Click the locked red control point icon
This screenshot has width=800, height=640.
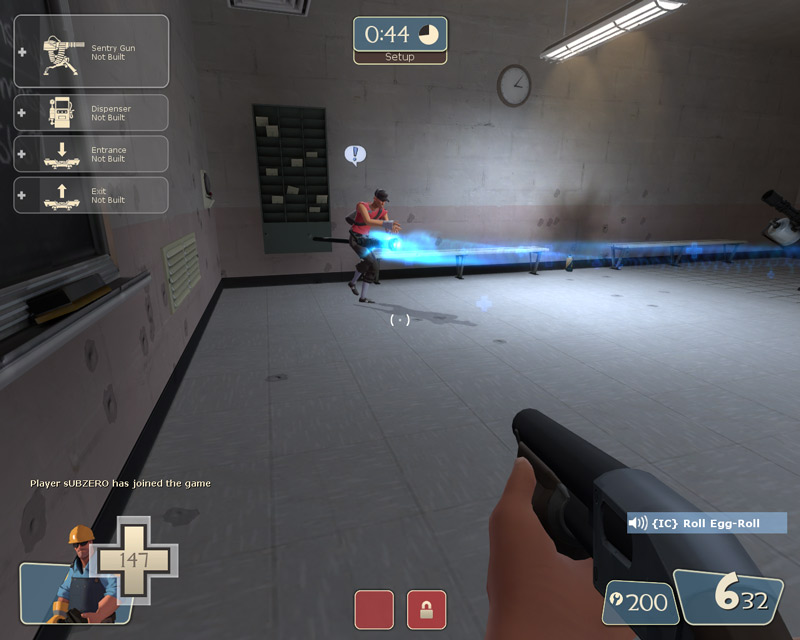point(426,609)
